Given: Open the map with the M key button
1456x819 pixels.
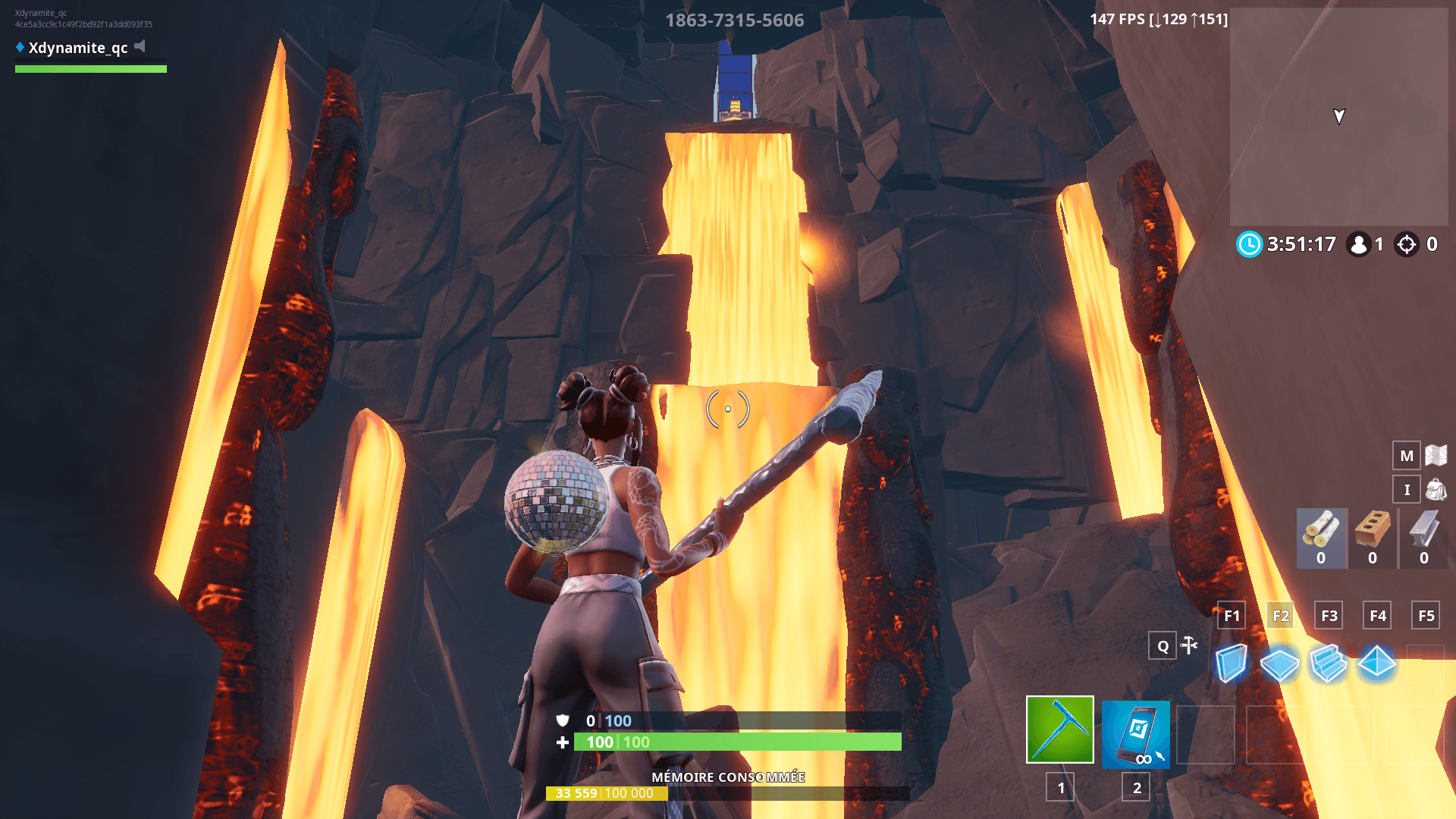Looking at the screenshot, I should tap(1407, 456).
